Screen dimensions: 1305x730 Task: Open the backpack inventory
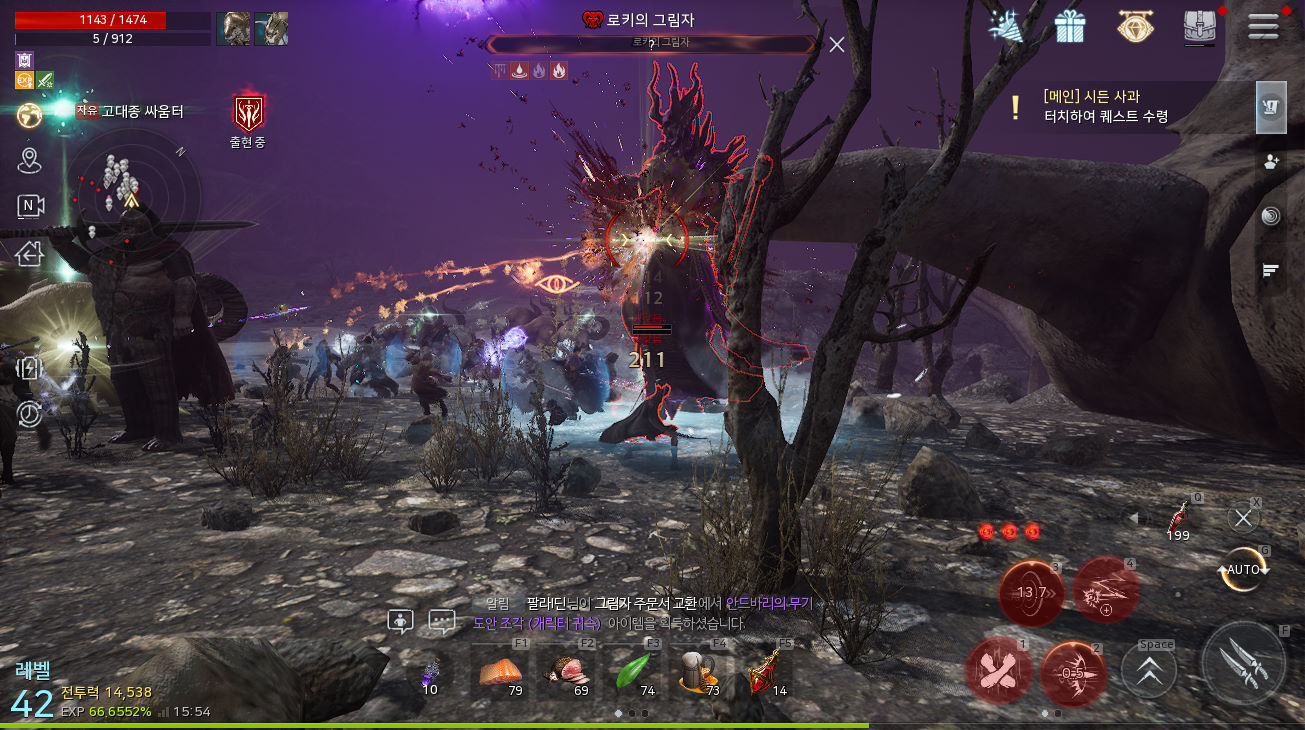1198,27
